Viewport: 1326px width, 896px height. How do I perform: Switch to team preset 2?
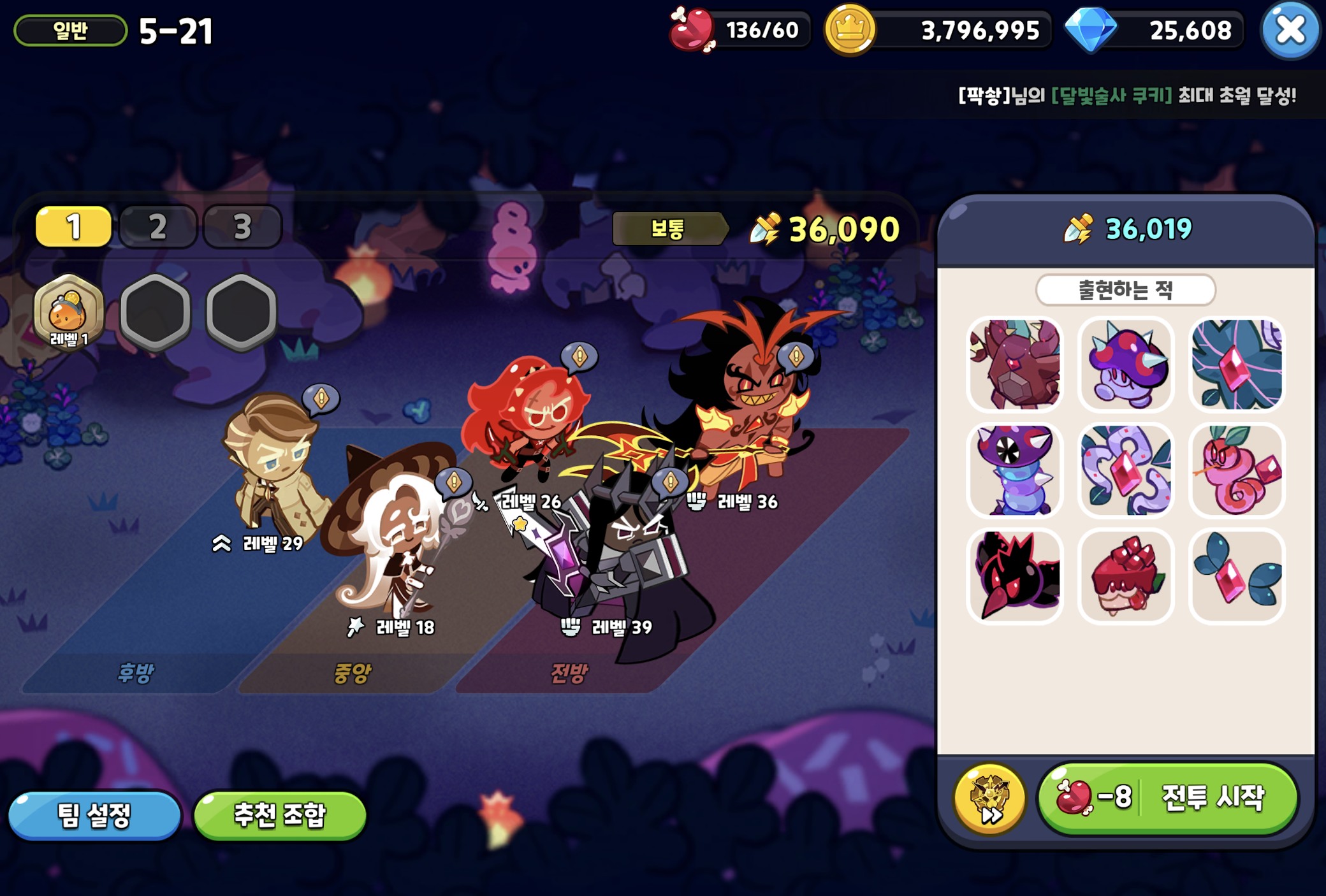click(x=157, y=226)
